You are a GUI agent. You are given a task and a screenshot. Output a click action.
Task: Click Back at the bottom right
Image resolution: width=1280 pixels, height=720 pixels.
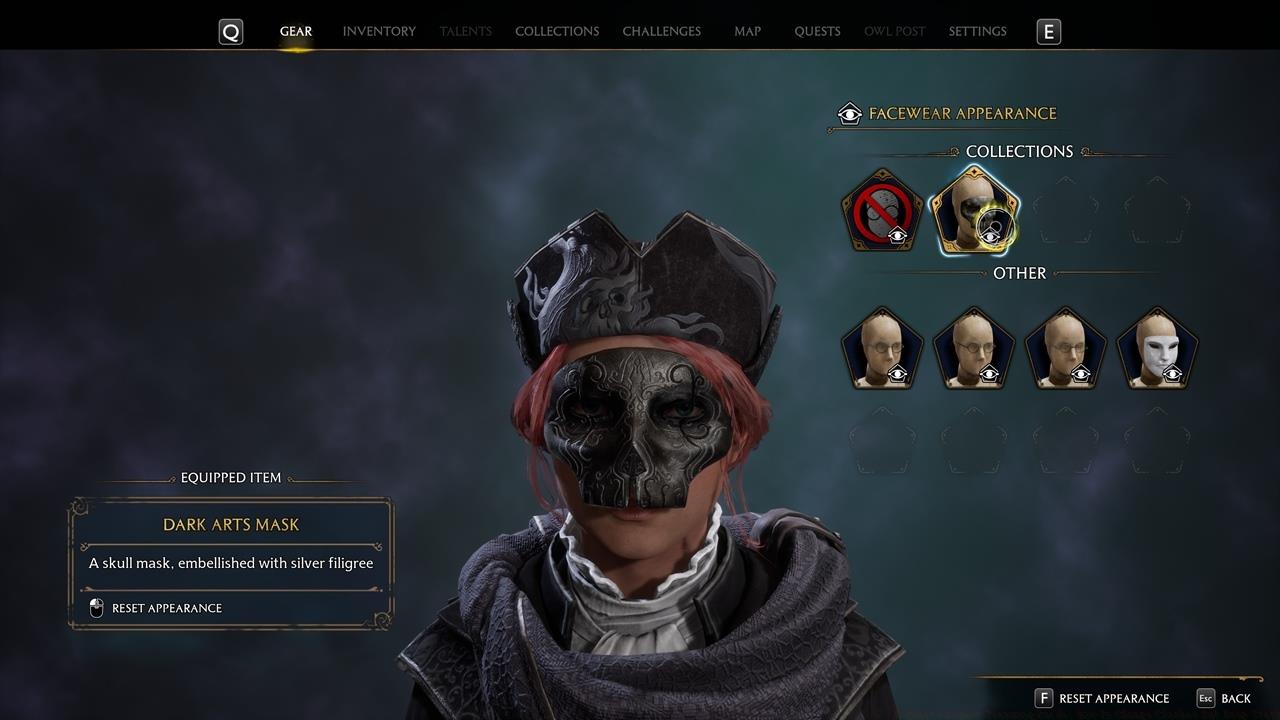click(x=1235, y=698)
